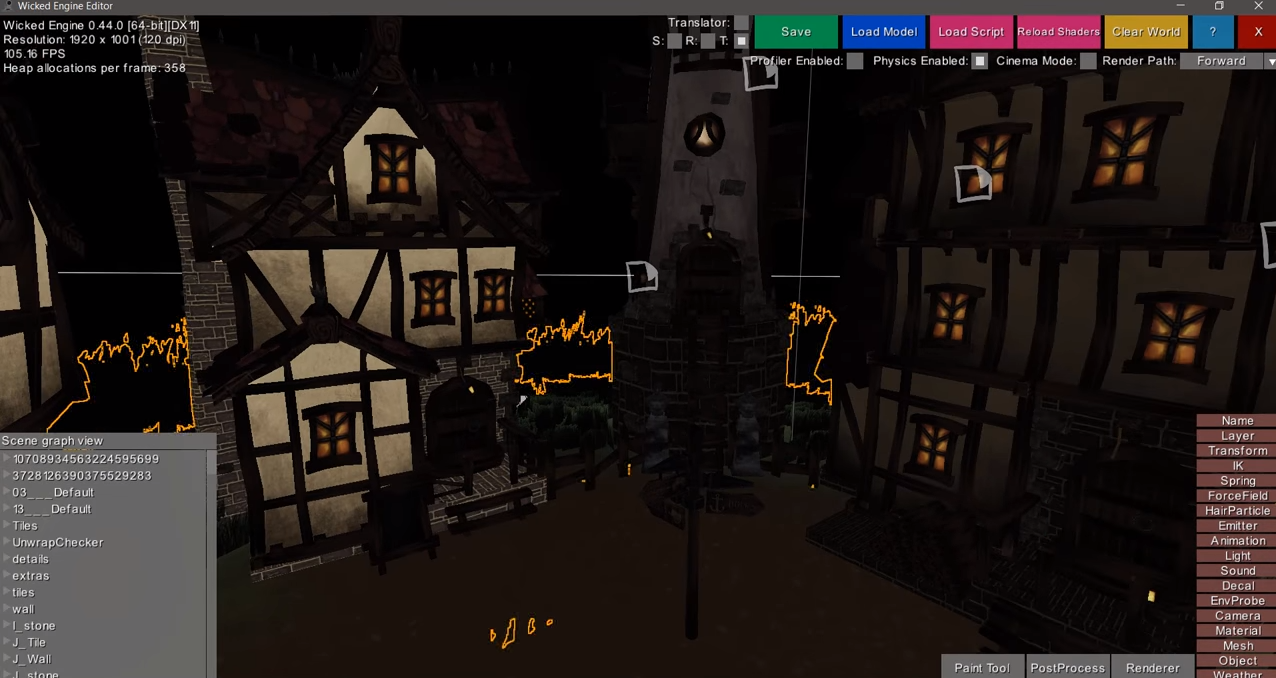Select UnwrapChecker in the scene graph
The width and height of the screenshot is (1276, 678).
click(x=58, y=542)
